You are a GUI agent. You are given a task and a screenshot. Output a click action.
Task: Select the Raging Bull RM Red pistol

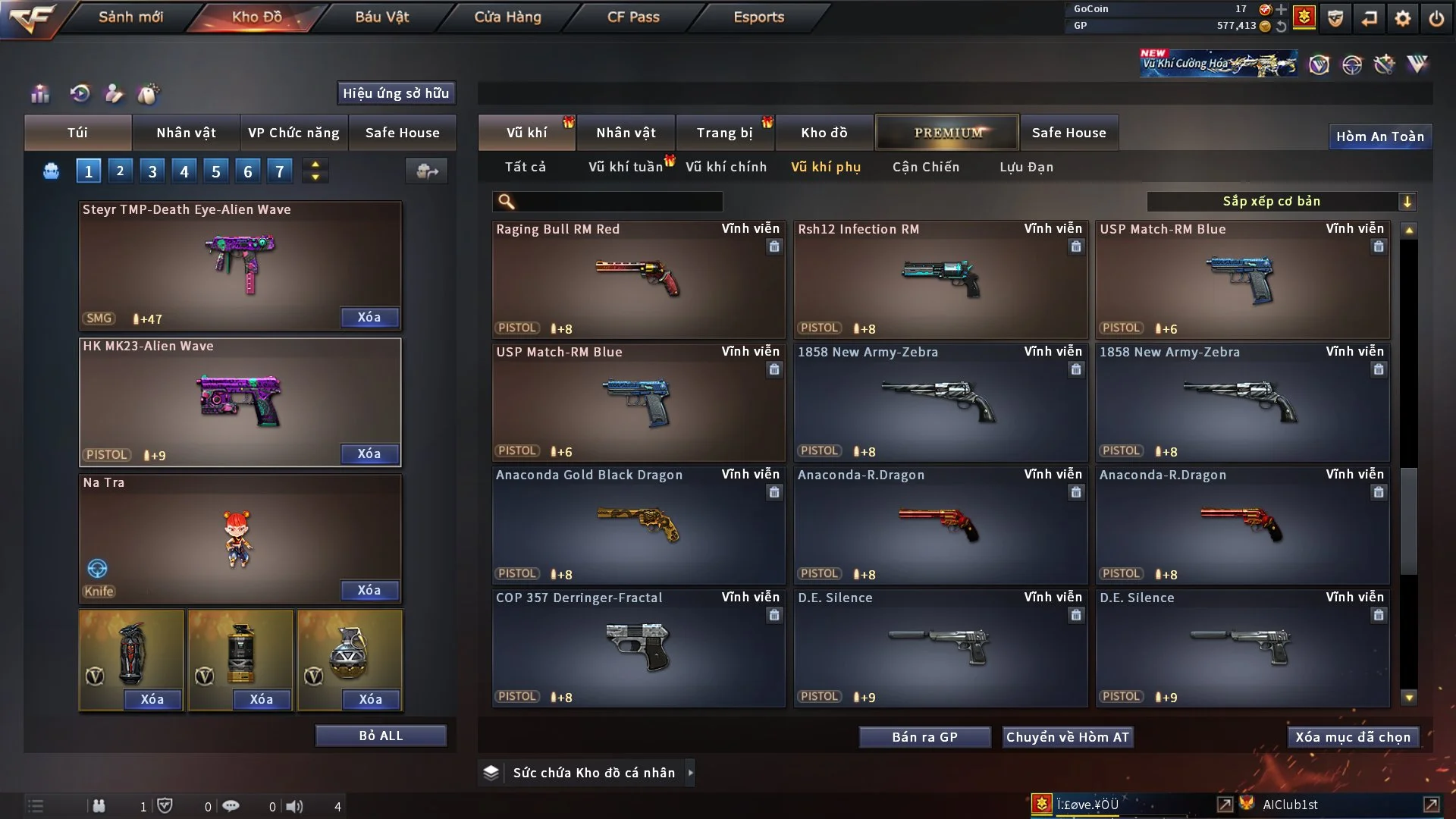(x=638, y=279)
